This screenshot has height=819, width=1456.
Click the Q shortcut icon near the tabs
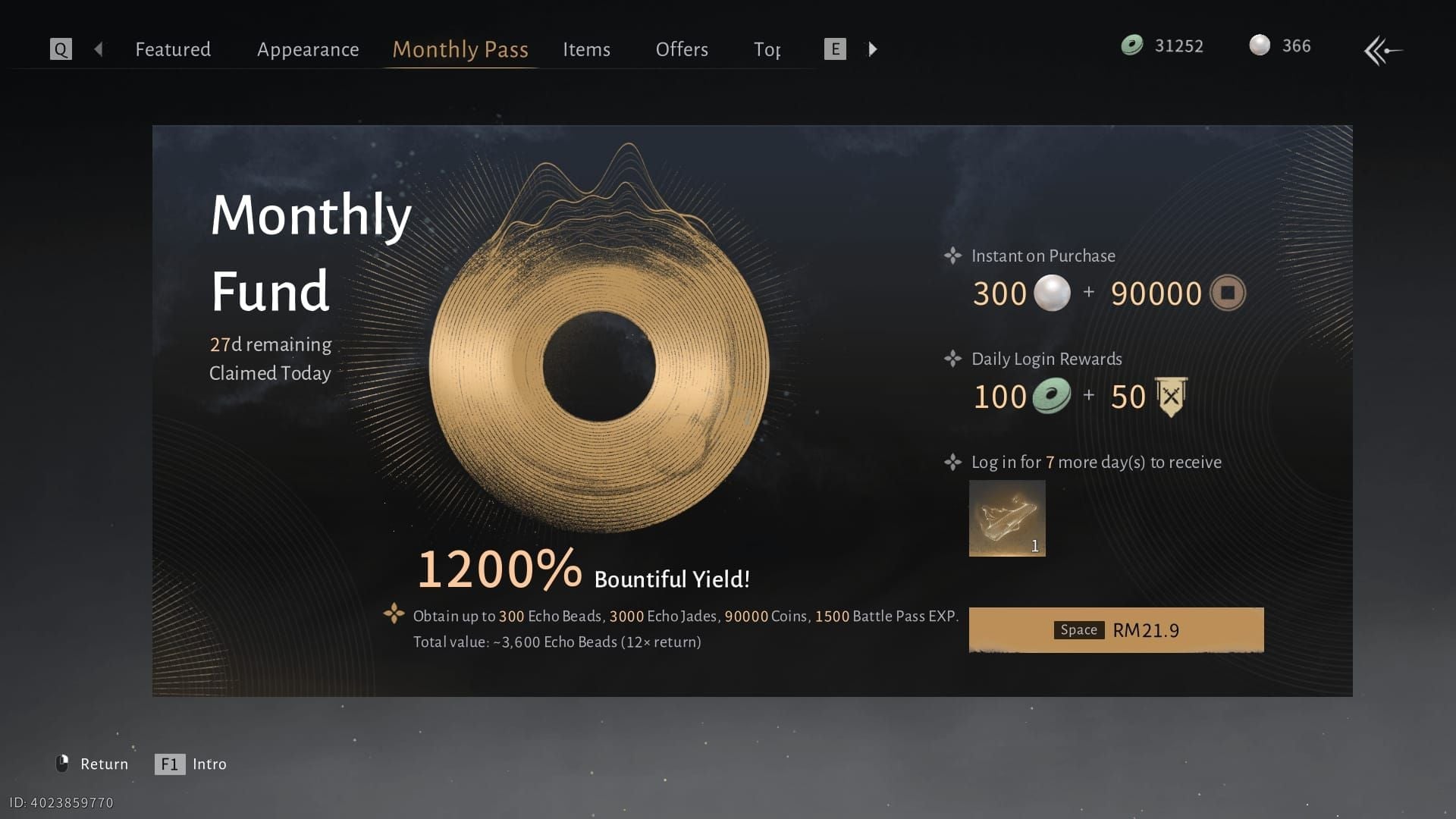(60, 49)
